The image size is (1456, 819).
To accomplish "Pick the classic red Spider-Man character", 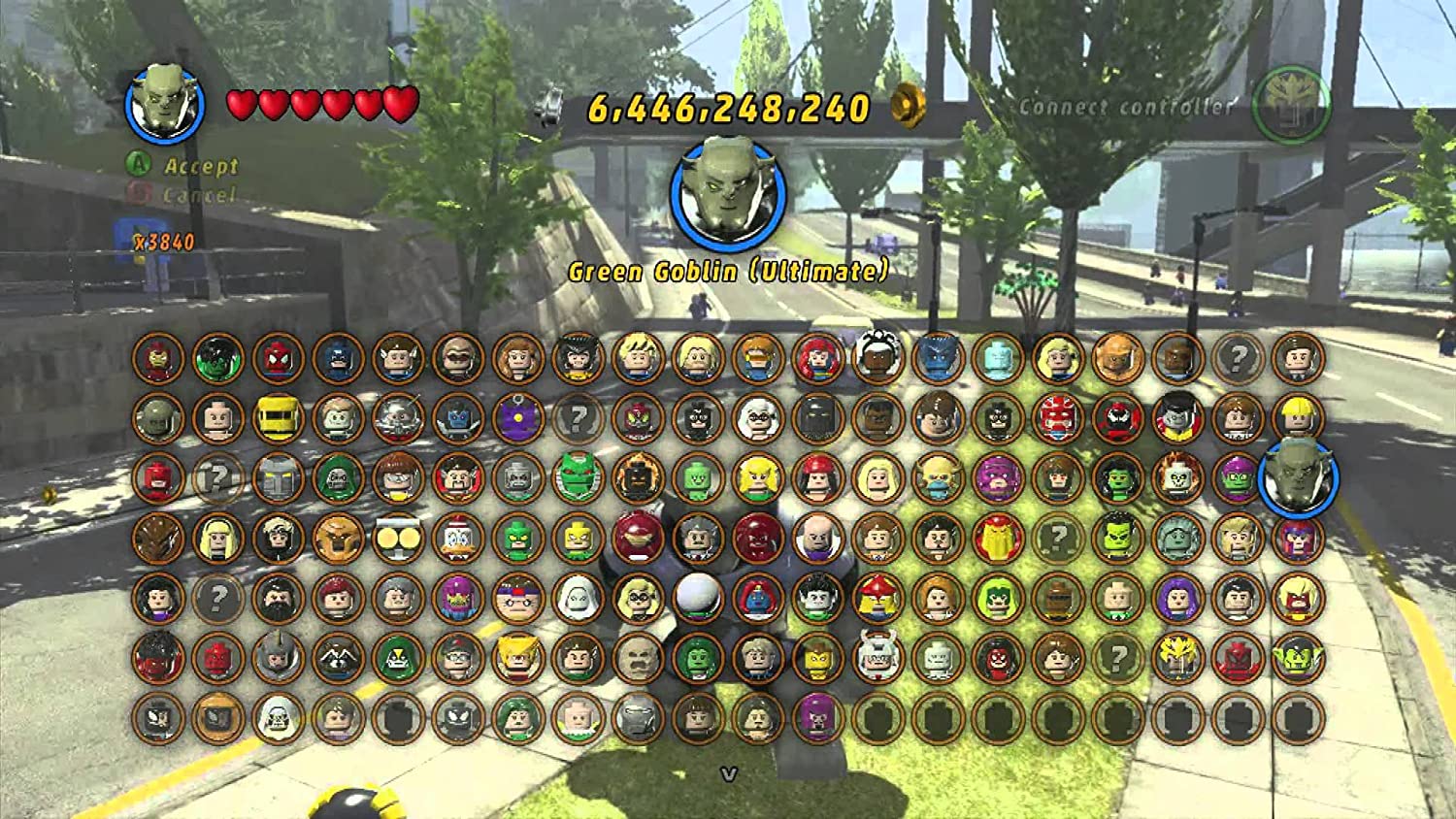I will pyautogui.click(x=278, y=358).
